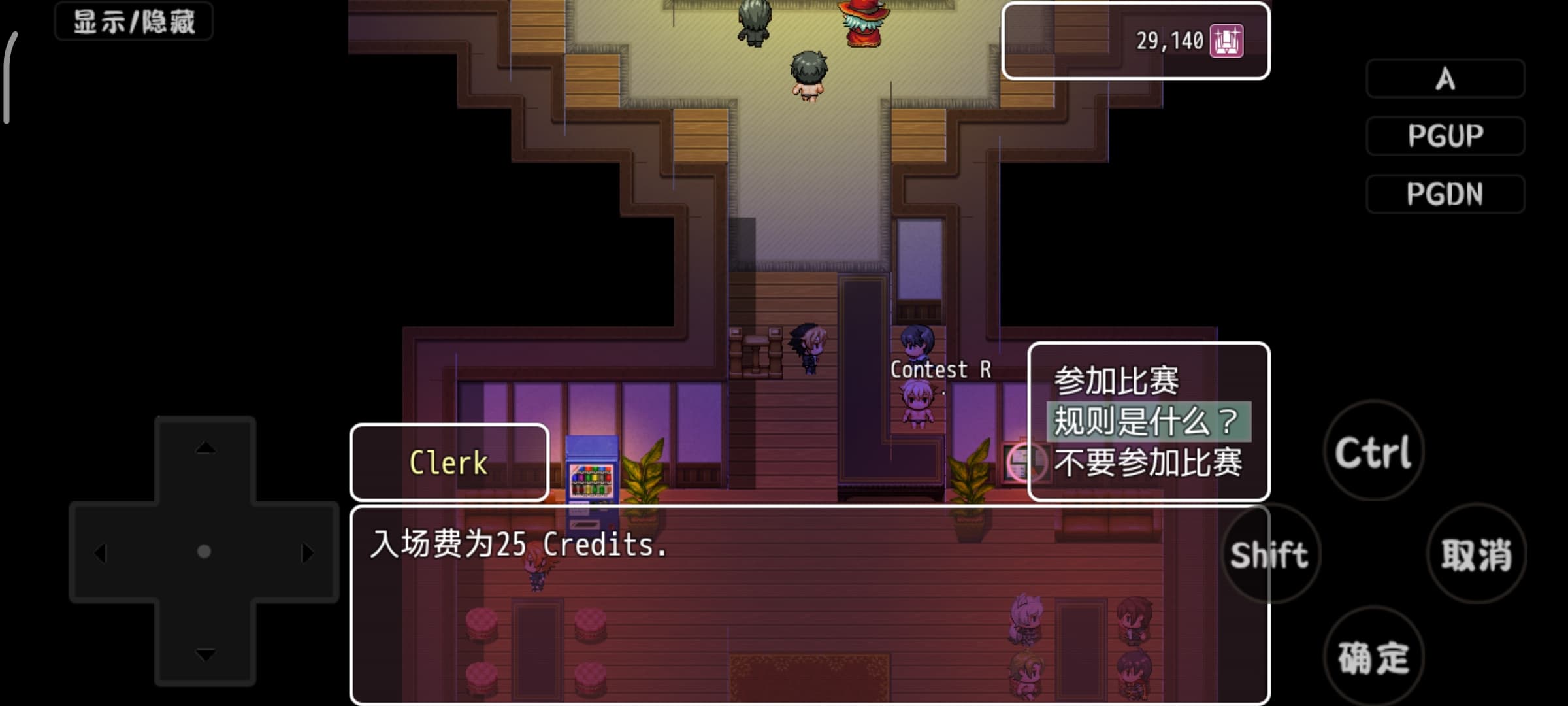Tap the d-pad up arrow
1568x706 pixels.
click(x=205, y=448)
